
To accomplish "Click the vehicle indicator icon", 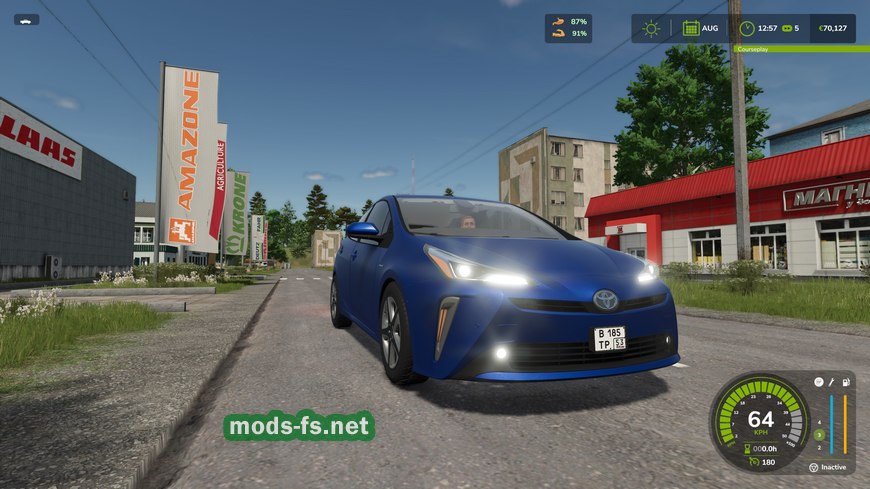I will pyautogui.click(x=26, y=19).
